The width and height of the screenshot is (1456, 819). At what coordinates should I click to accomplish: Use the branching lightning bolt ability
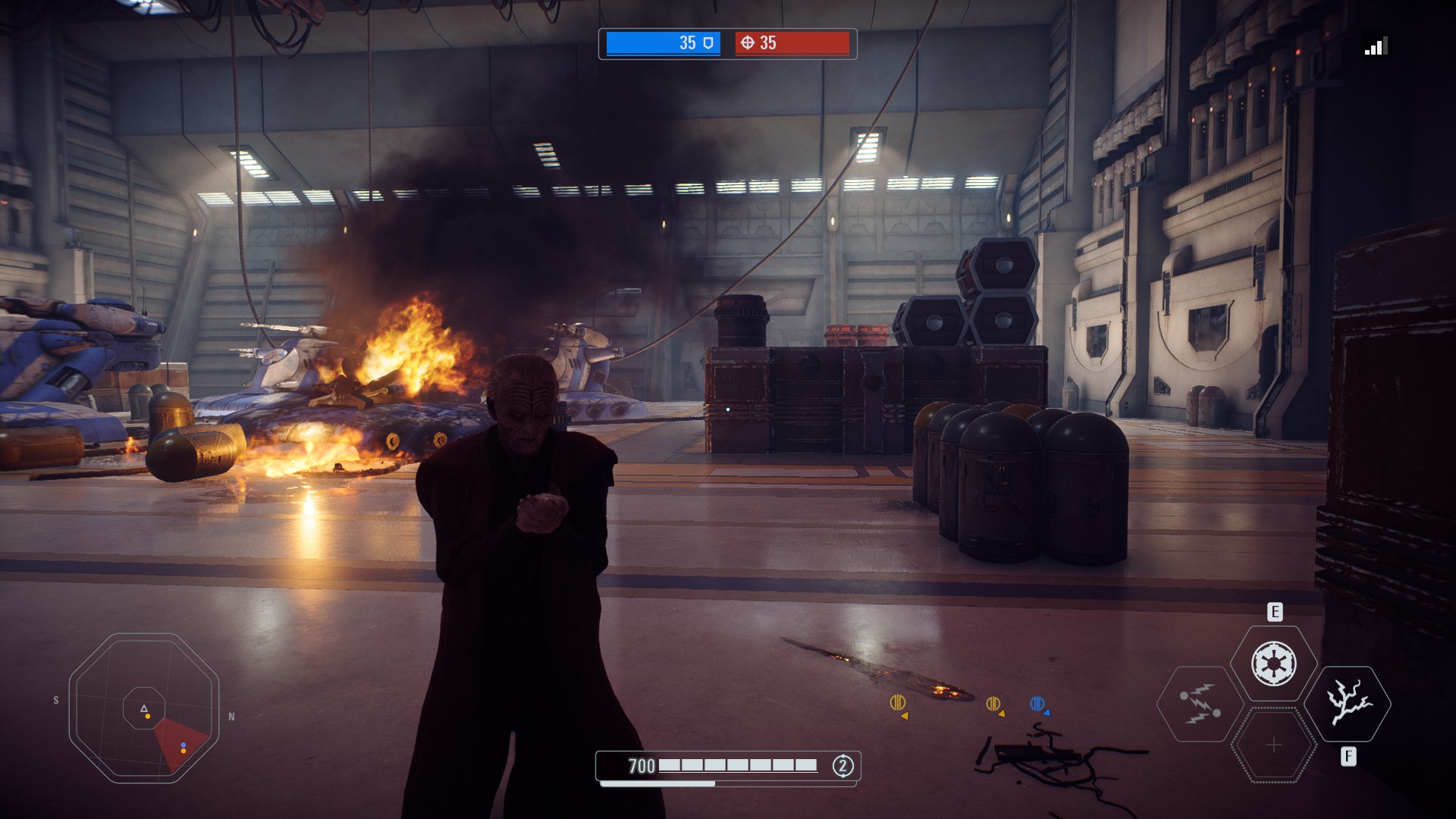tap(1348, 704)
